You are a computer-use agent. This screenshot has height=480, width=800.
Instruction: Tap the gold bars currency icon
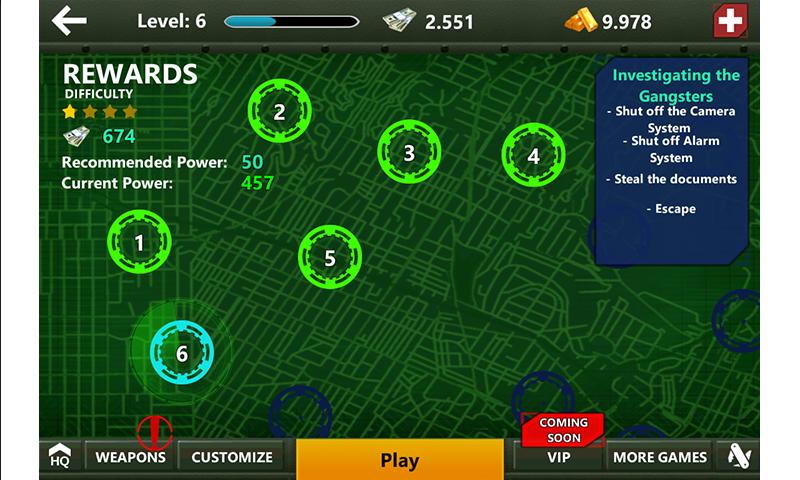580,21
